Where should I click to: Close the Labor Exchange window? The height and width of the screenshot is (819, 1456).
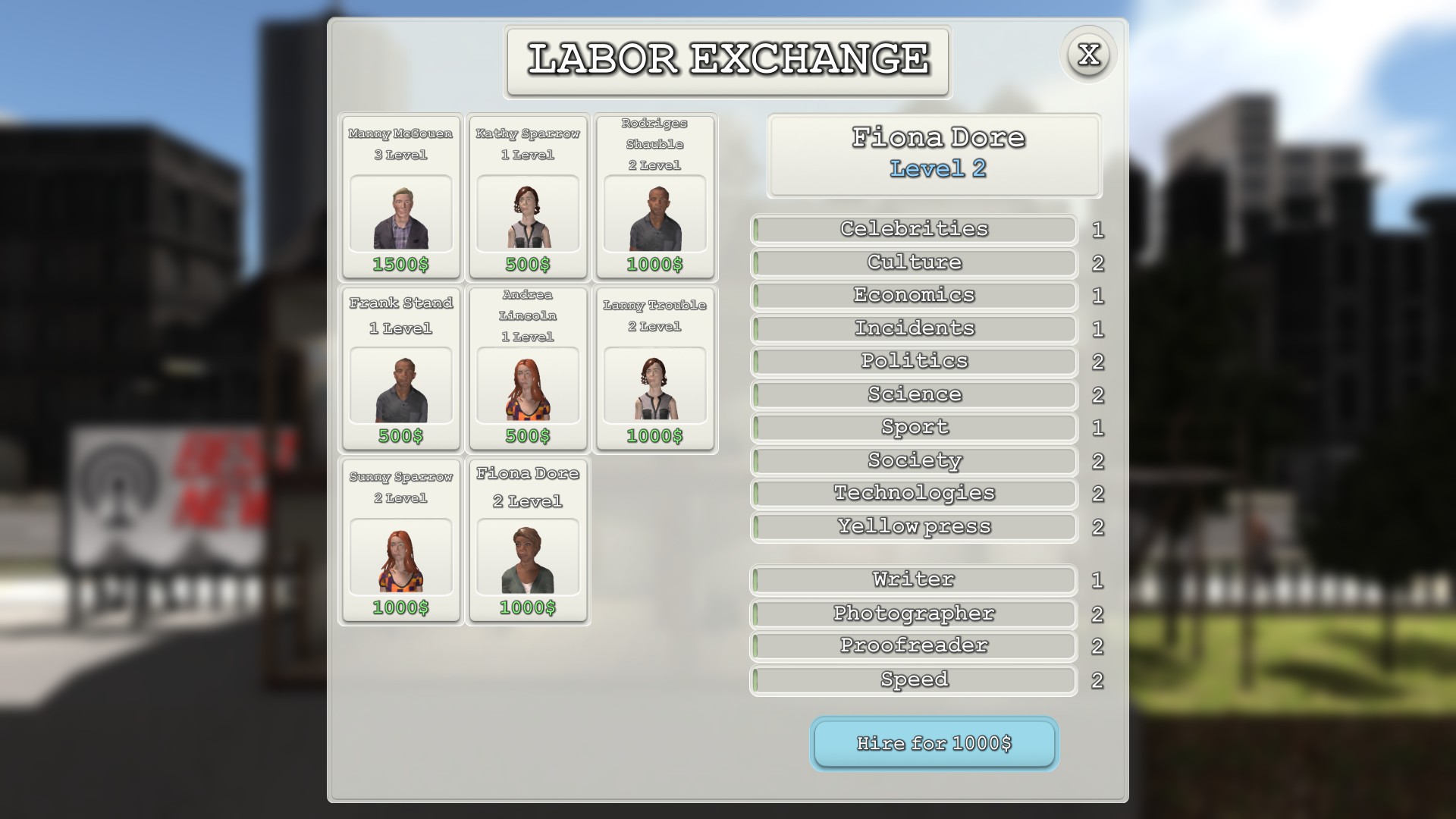[1090, 54]
